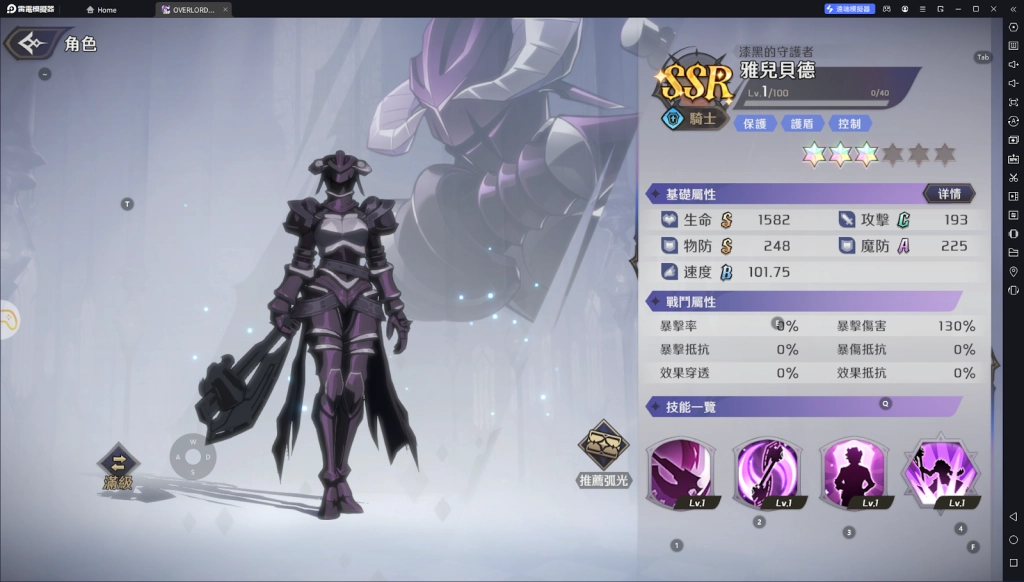This screenshot has width=1024, height=582.
Task: View the silhouette figure skill icon
Action: pyautogui.click(x=853, y=471)
